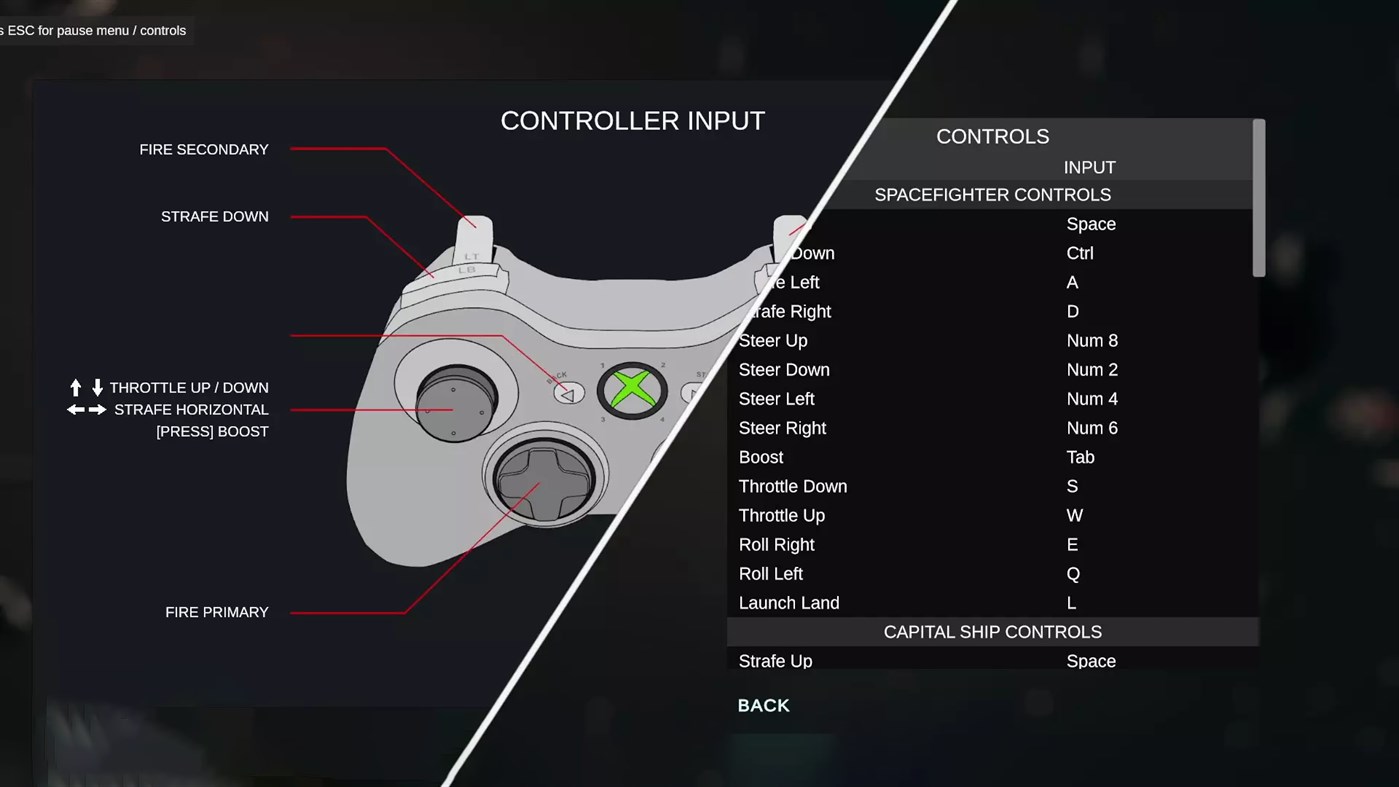Rebind Throttle Up by clicking its W key

tap(1074, 515)
